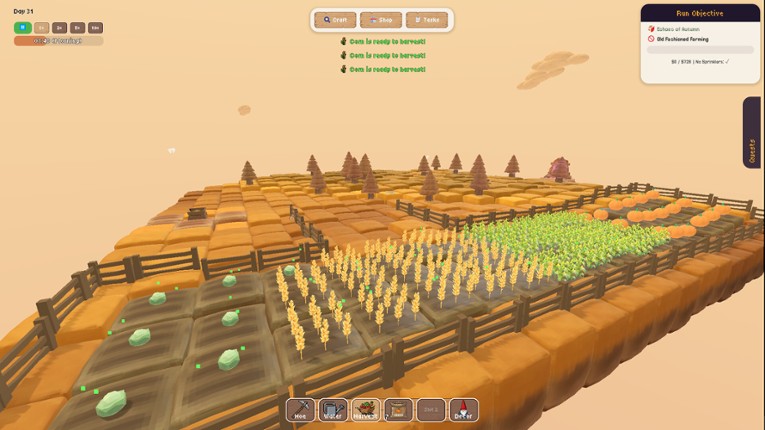The height and width of the screenshot is (430, 765).
Task: Select the pumpkin seed bag slot
Action: [x=398, y=410]
